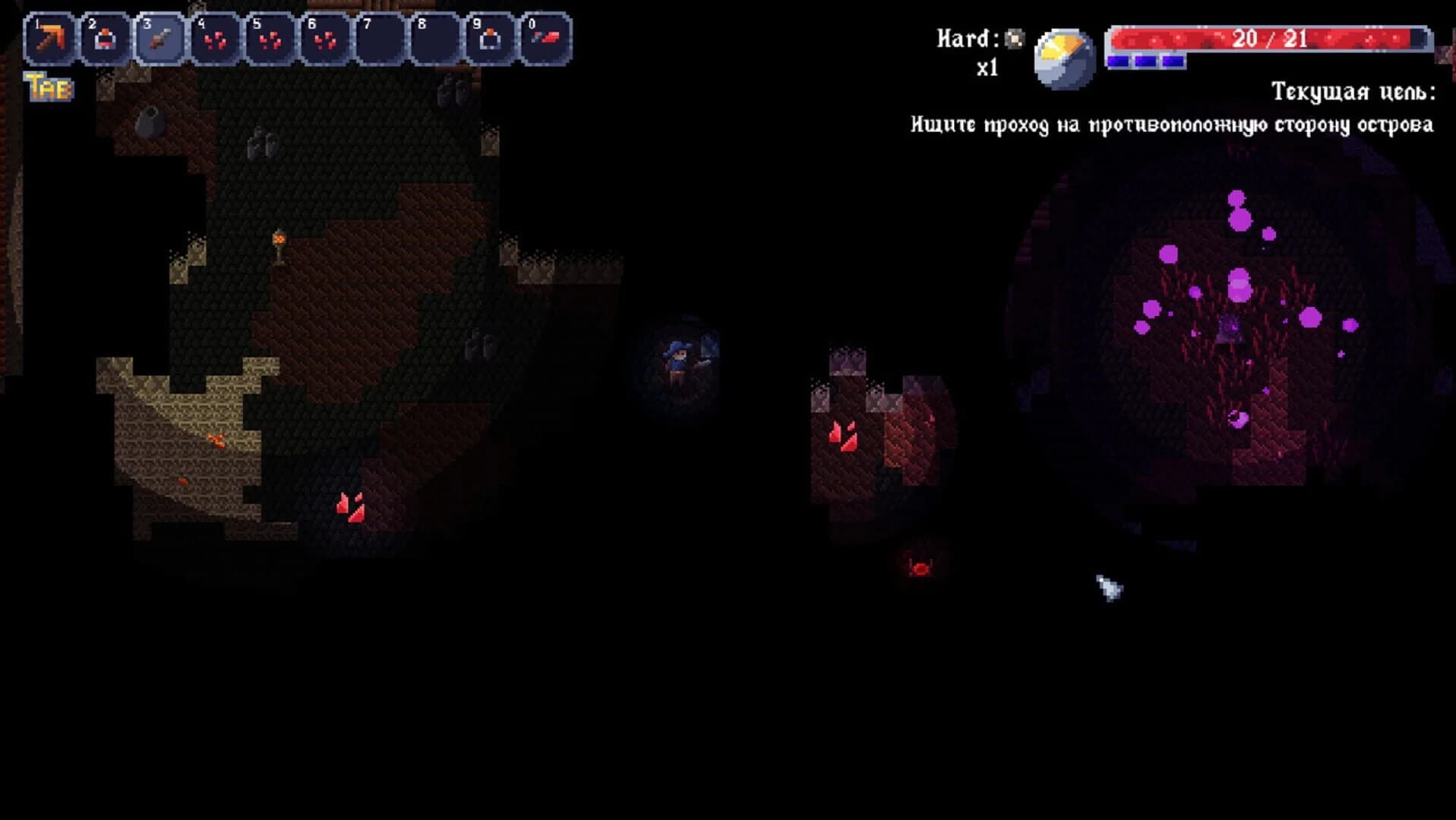Click the Текущая цель heading
Screen dimensions: 1456x820
(x=1353, y=93)
